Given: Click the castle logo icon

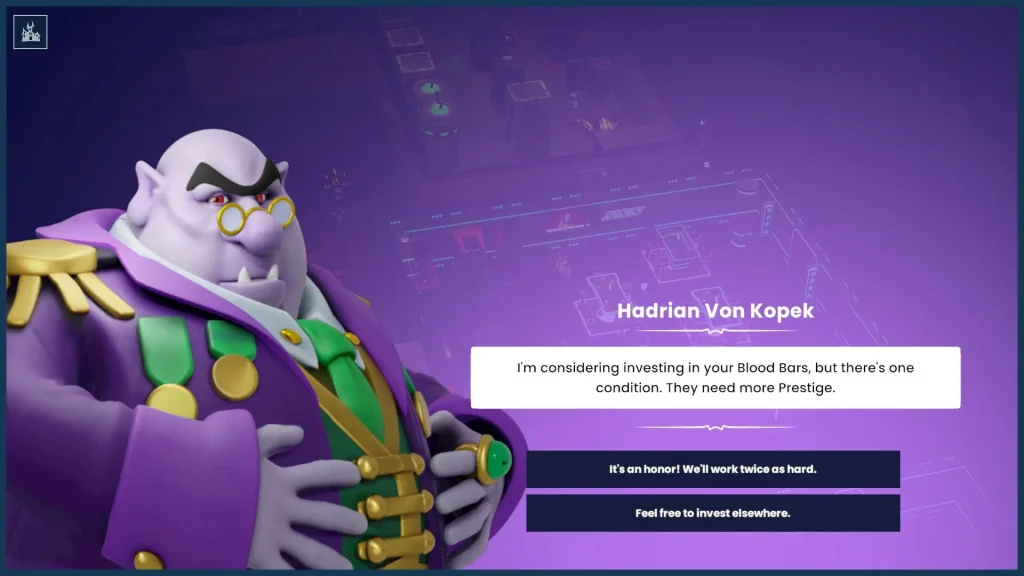Looking at the screenshot, I should point(30,31).
